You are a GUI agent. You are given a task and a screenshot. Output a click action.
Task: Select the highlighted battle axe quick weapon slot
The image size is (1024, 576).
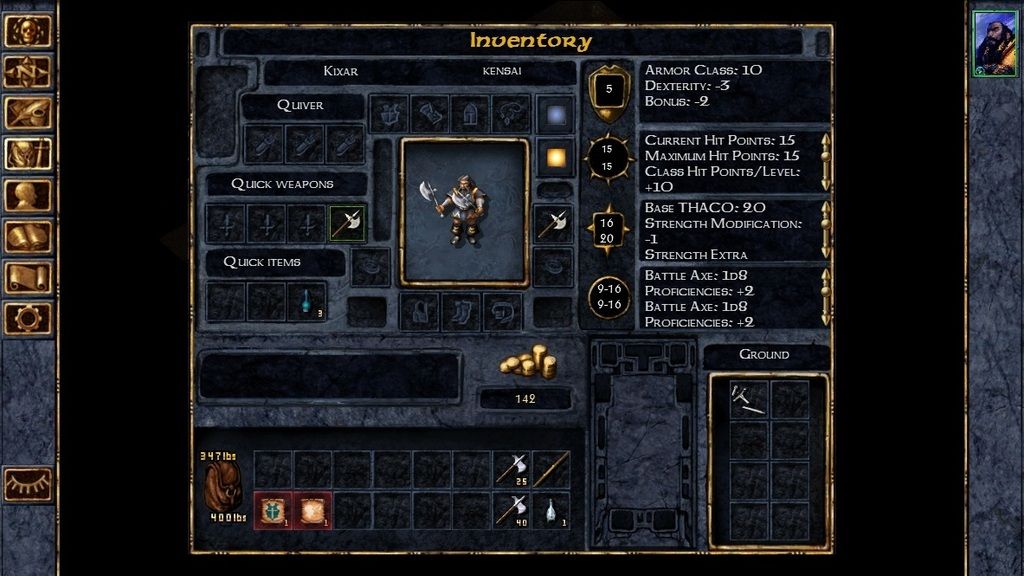347,223
